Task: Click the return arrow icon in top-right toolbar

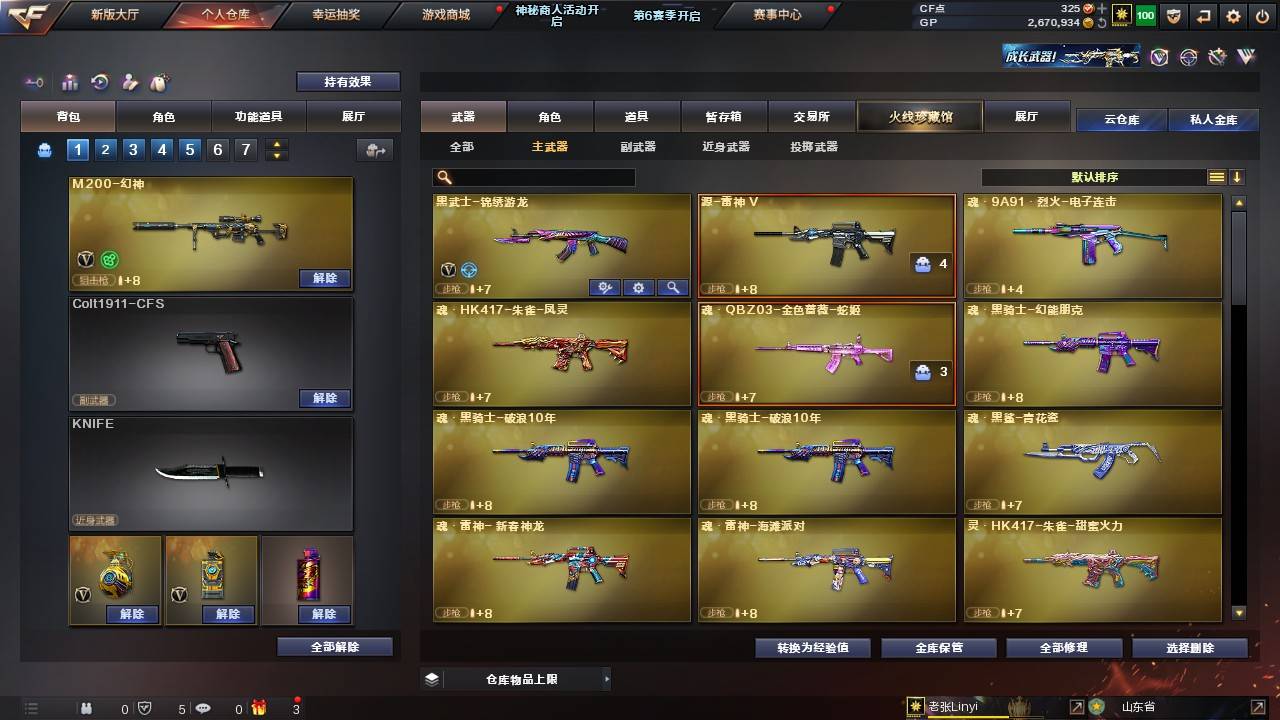Action: click(1202, 16)
